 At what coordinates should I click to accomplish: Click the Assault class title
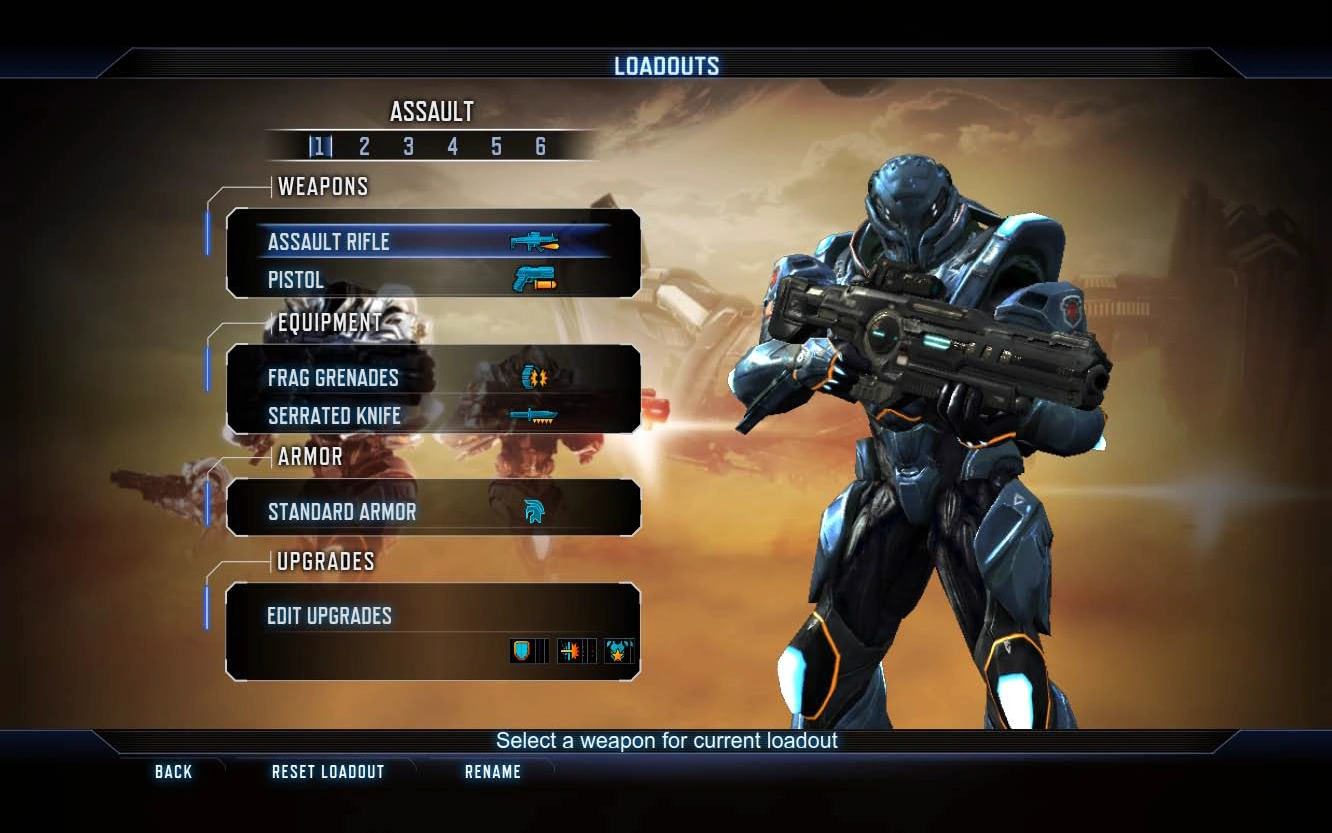[x=432, y=112]
